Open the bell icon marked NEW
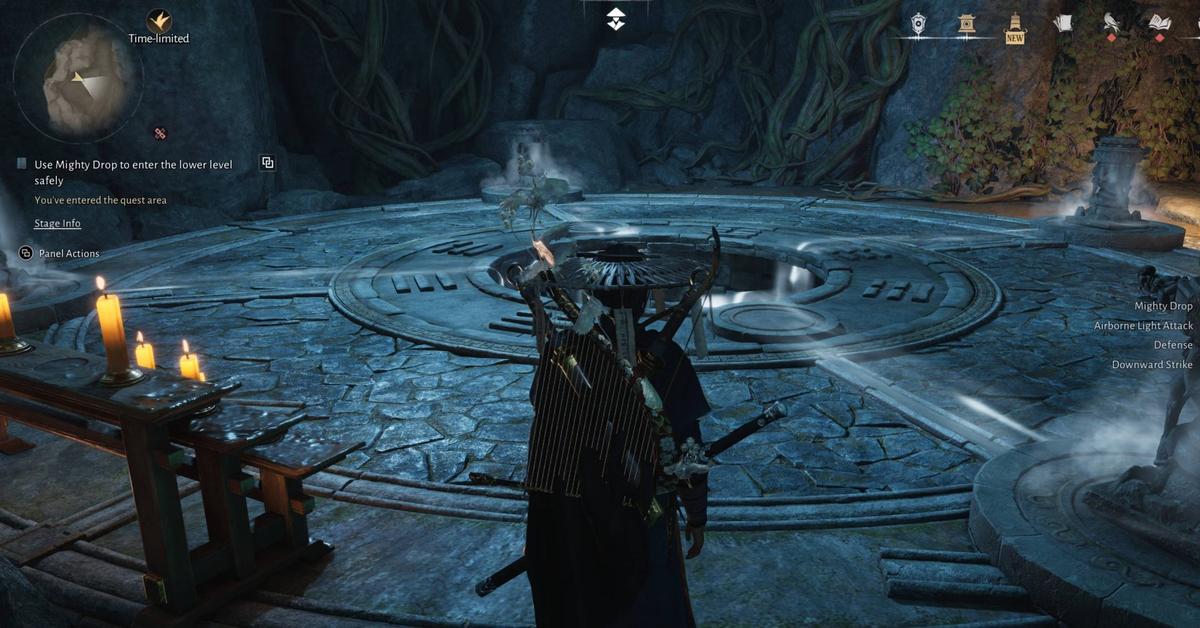The width and height of the screenshot is (1200, 628). [x=1015, y=26]
